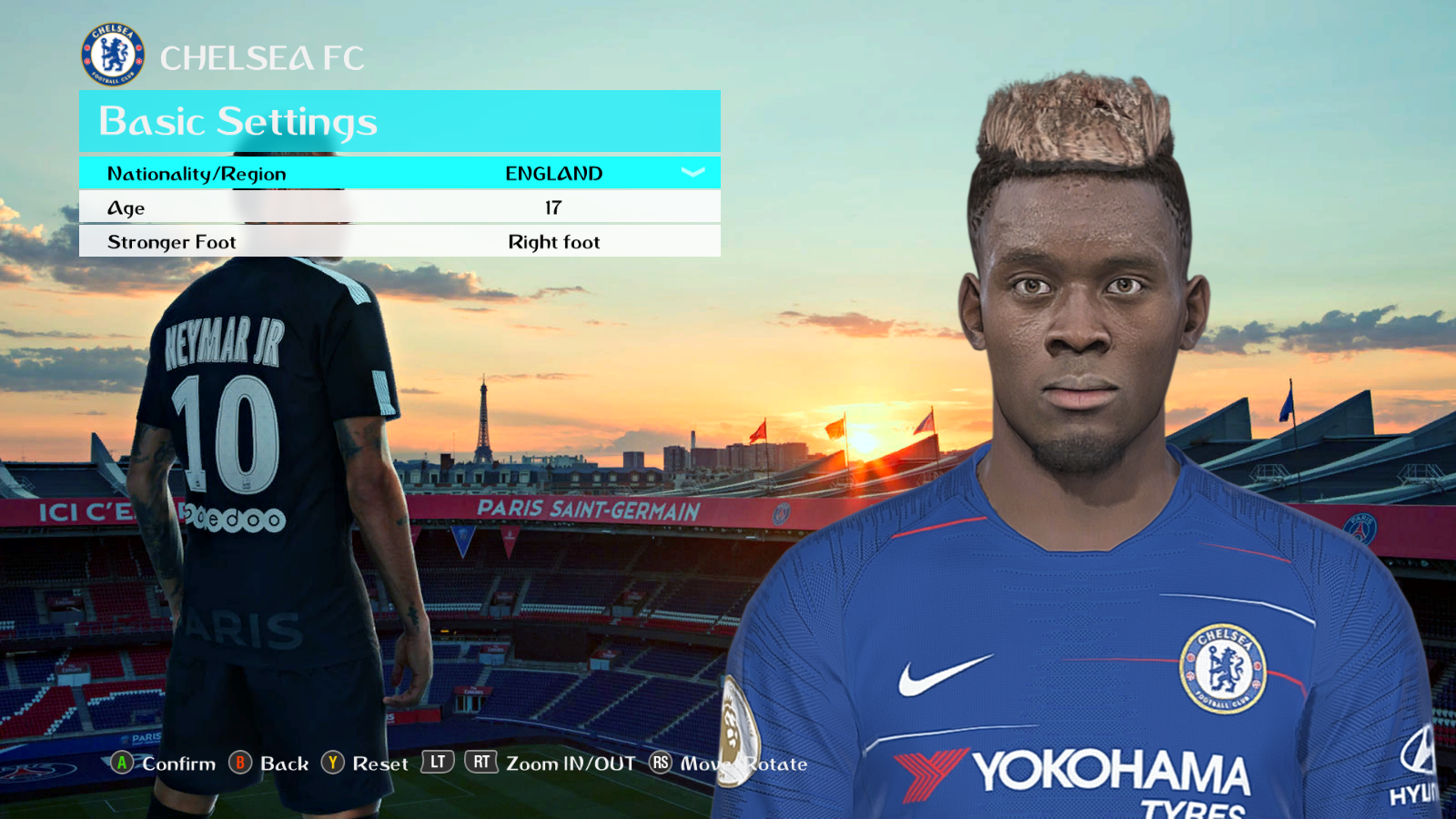Click the Reset label
Viewport: 1456px width, 819px height.
click(380, 764)
